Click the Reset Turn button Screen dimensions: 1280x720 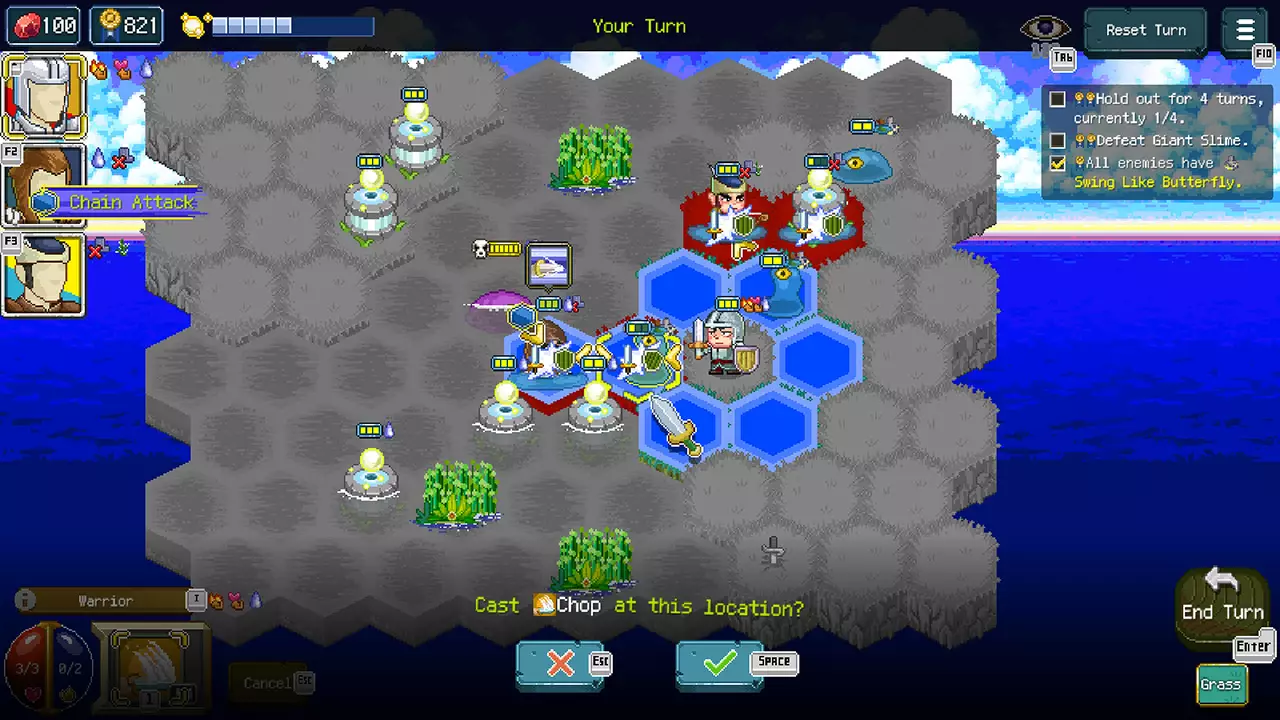coord(1145,30)
